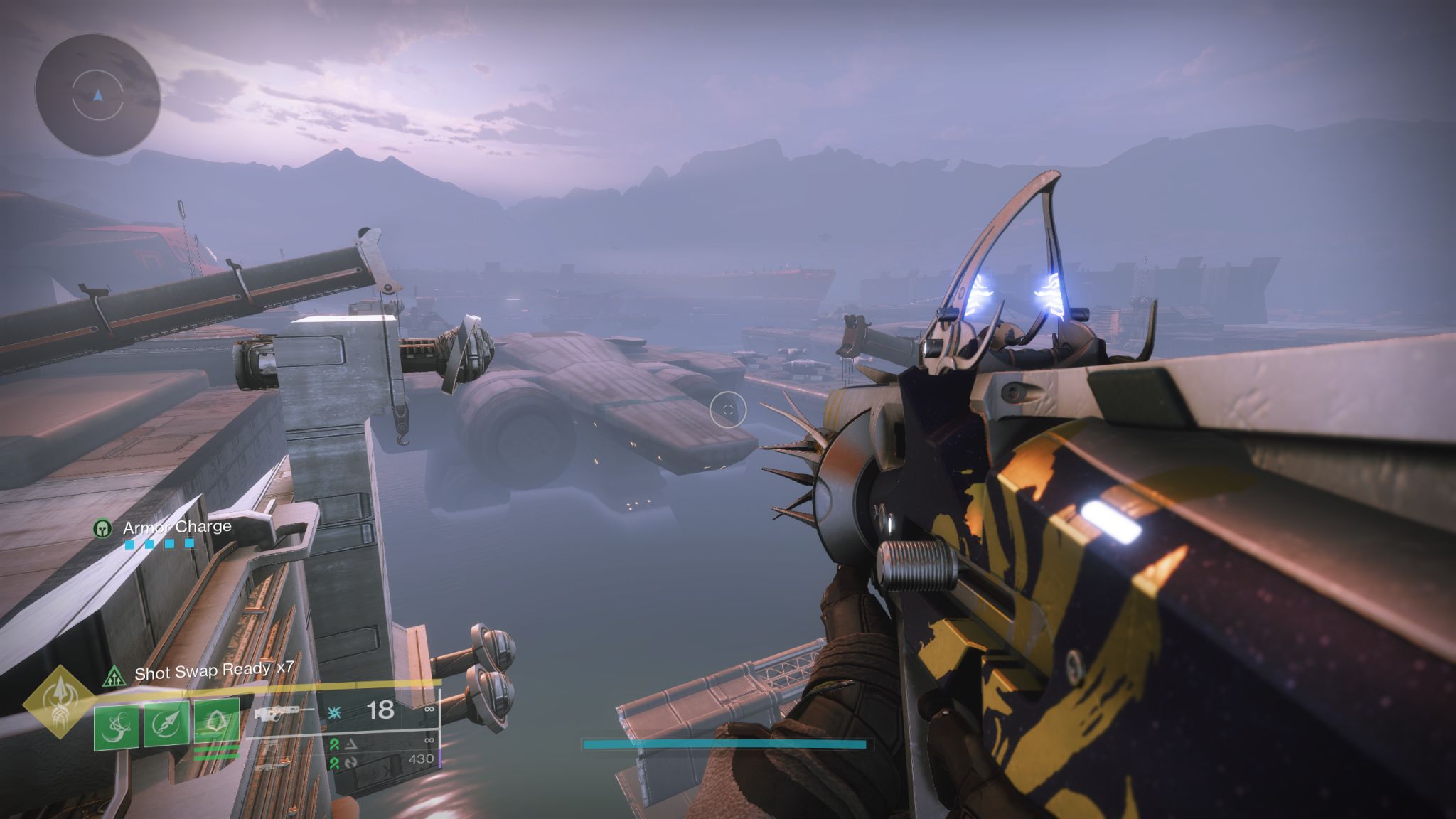Trigger the green arrowhead melee ability icon
This screenshot has height=819, width=1456.
pyautogui.click(x=166, y=726)
